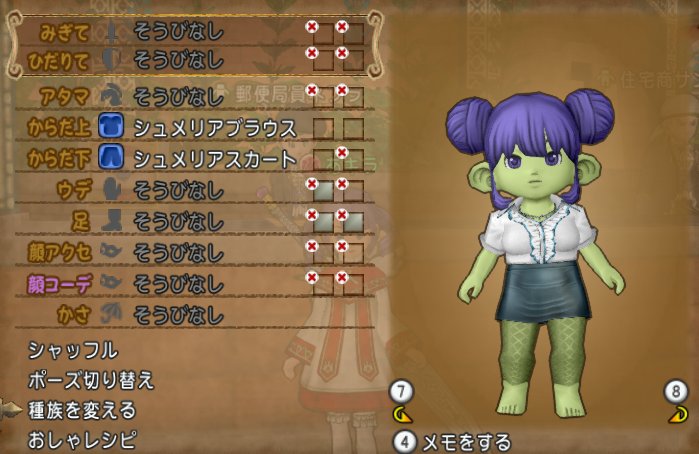Open the かさ umbrella slot
This screenshot has width=699, height=454.
[180, 314]
